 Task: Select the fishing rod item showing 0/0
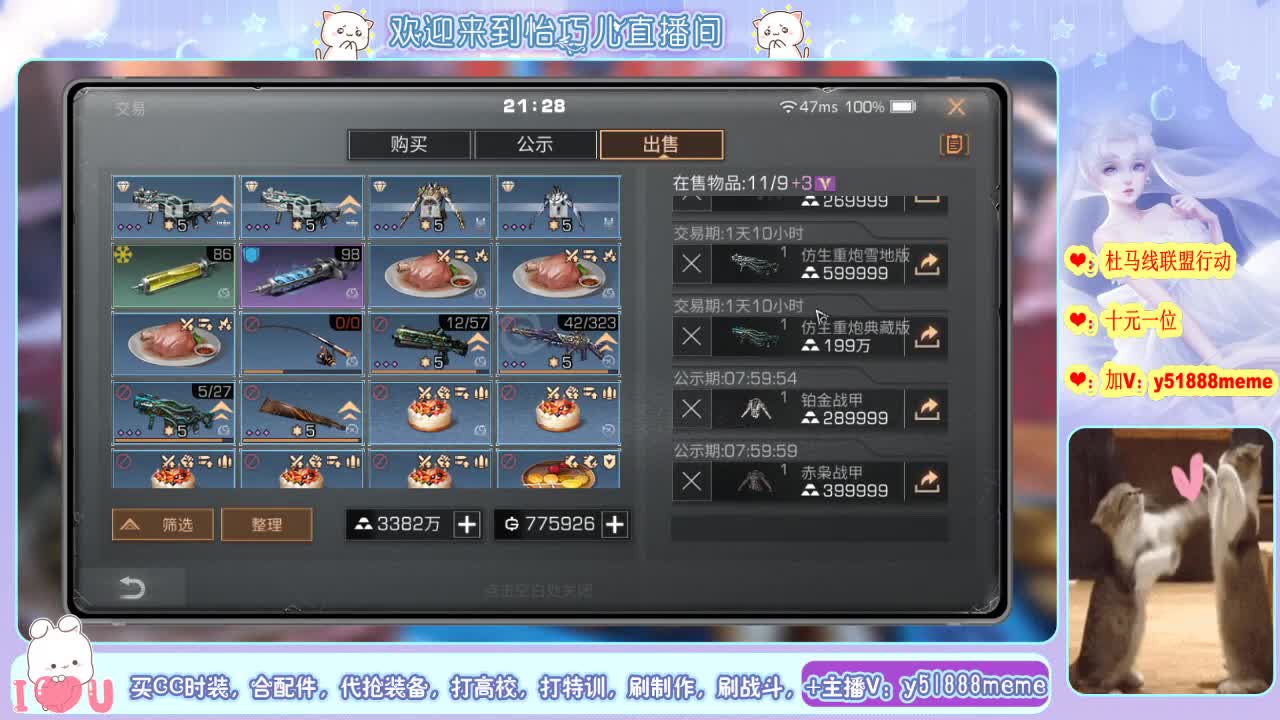click(x=301, y=344)
